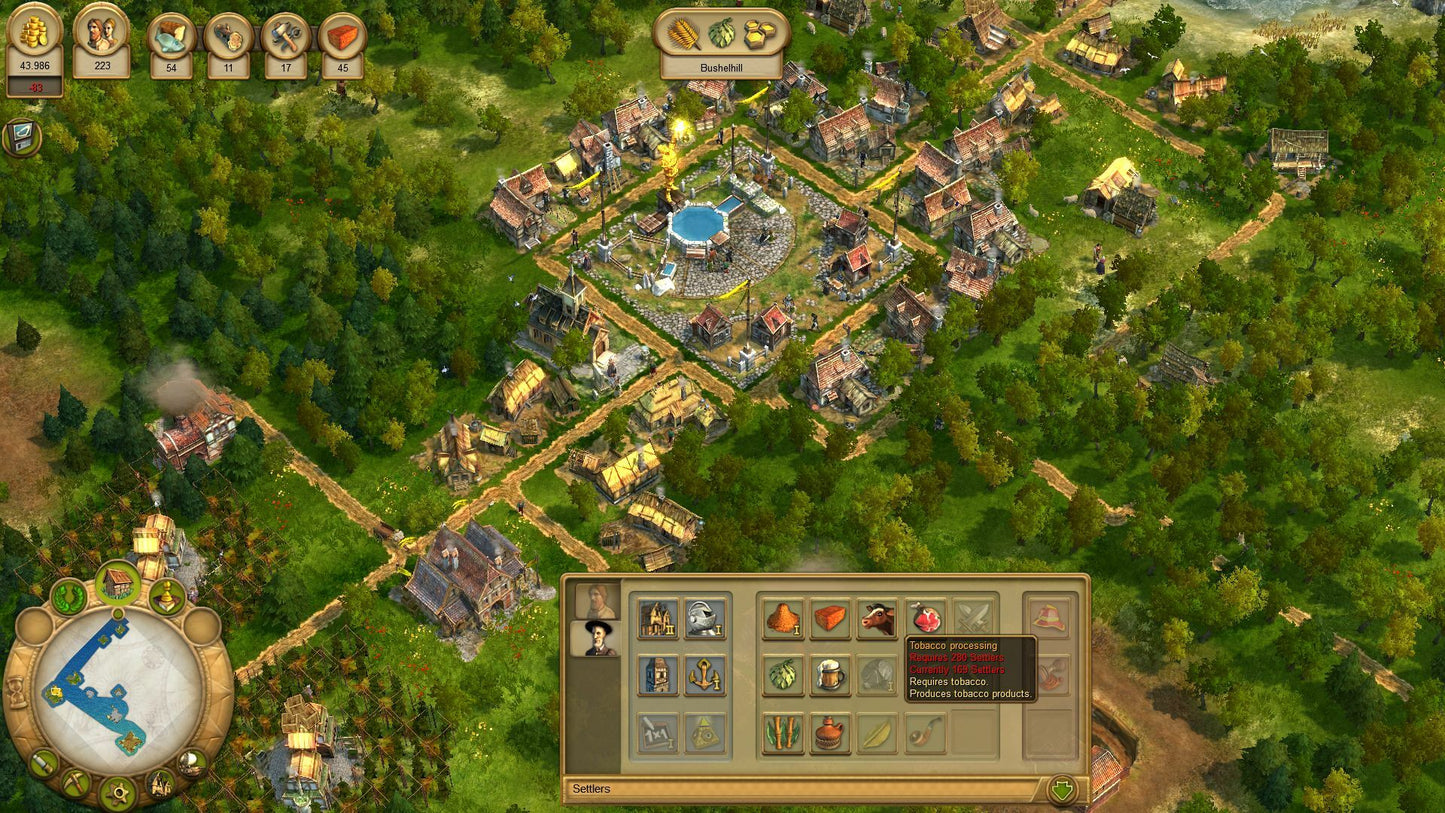This screenshot has width=1445, height=813.
Task: Select the hops farm icon
Action: point(782,674)
